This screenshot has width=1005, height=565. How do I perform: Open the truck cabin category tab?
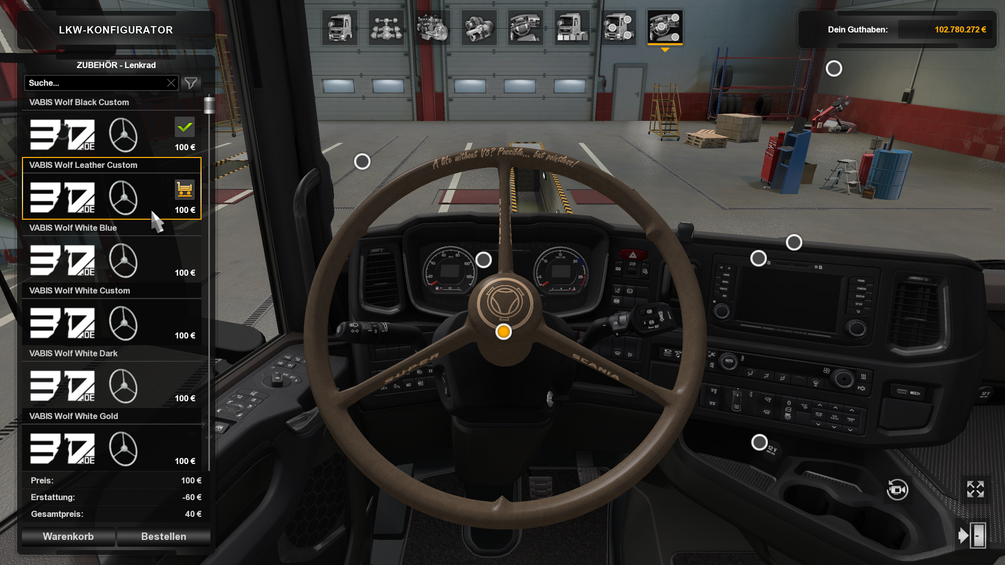pos(341,28)
